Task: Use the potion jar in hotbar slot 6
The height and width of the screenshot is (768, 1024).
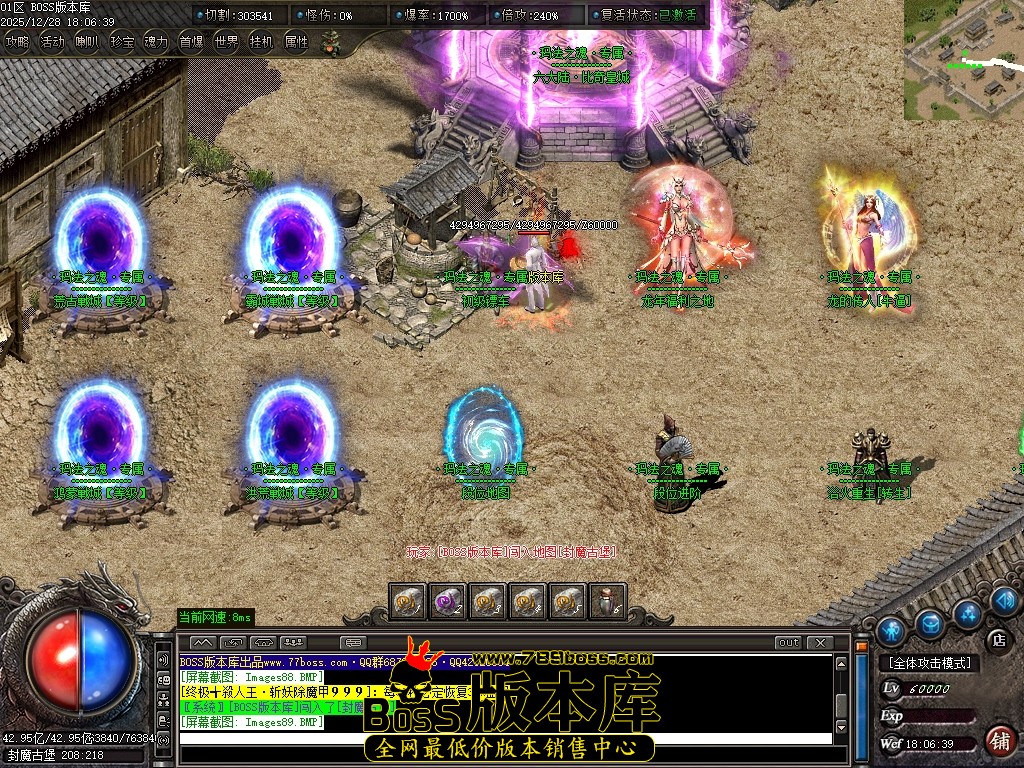Action: coord(608,601)
